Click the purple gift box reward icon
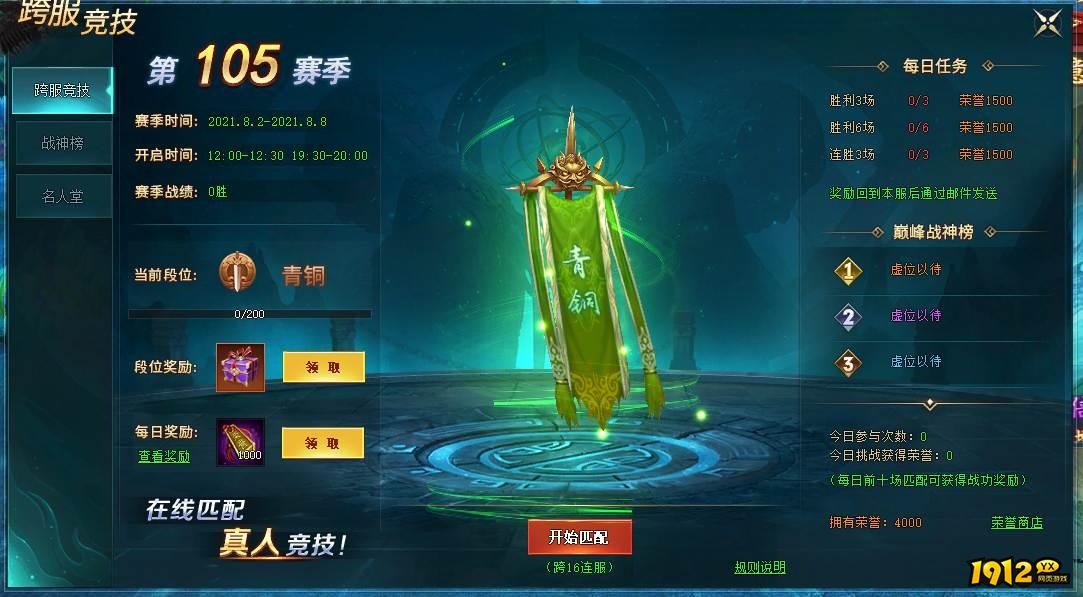The width and height of the screenshot is (1083, 597). click(240, 367)
